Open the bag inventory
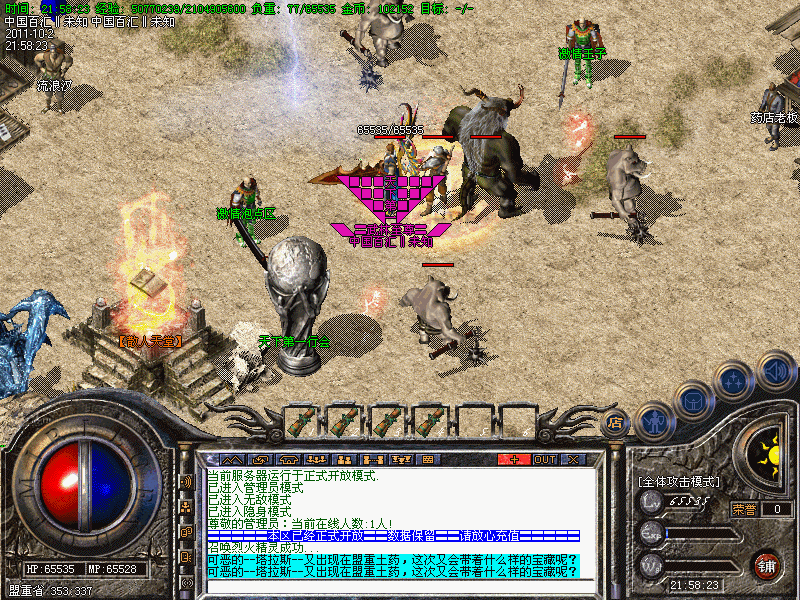Viewport: 800px width, 600px height. 693,402
